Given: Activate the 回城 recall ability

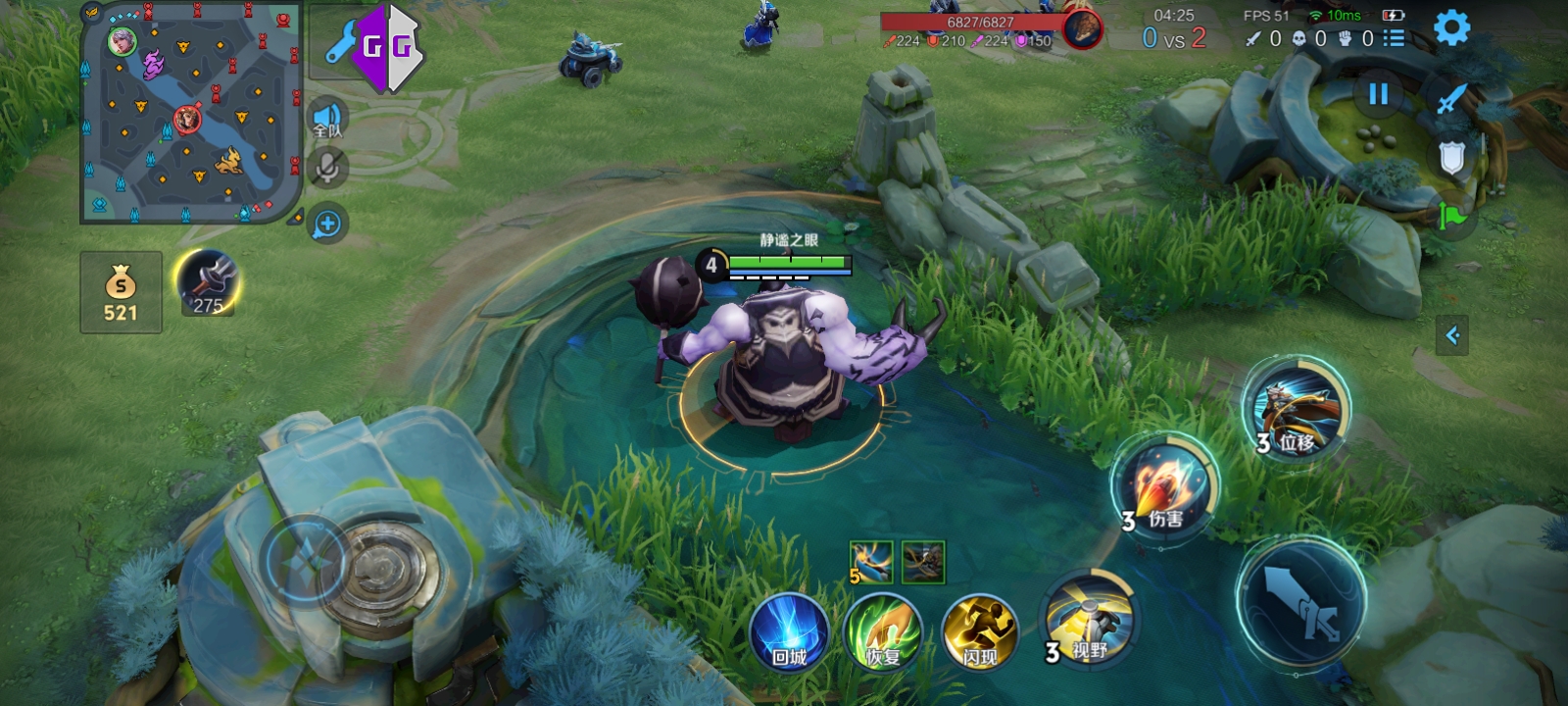Looking at the screenshot, I should point(789,632).
